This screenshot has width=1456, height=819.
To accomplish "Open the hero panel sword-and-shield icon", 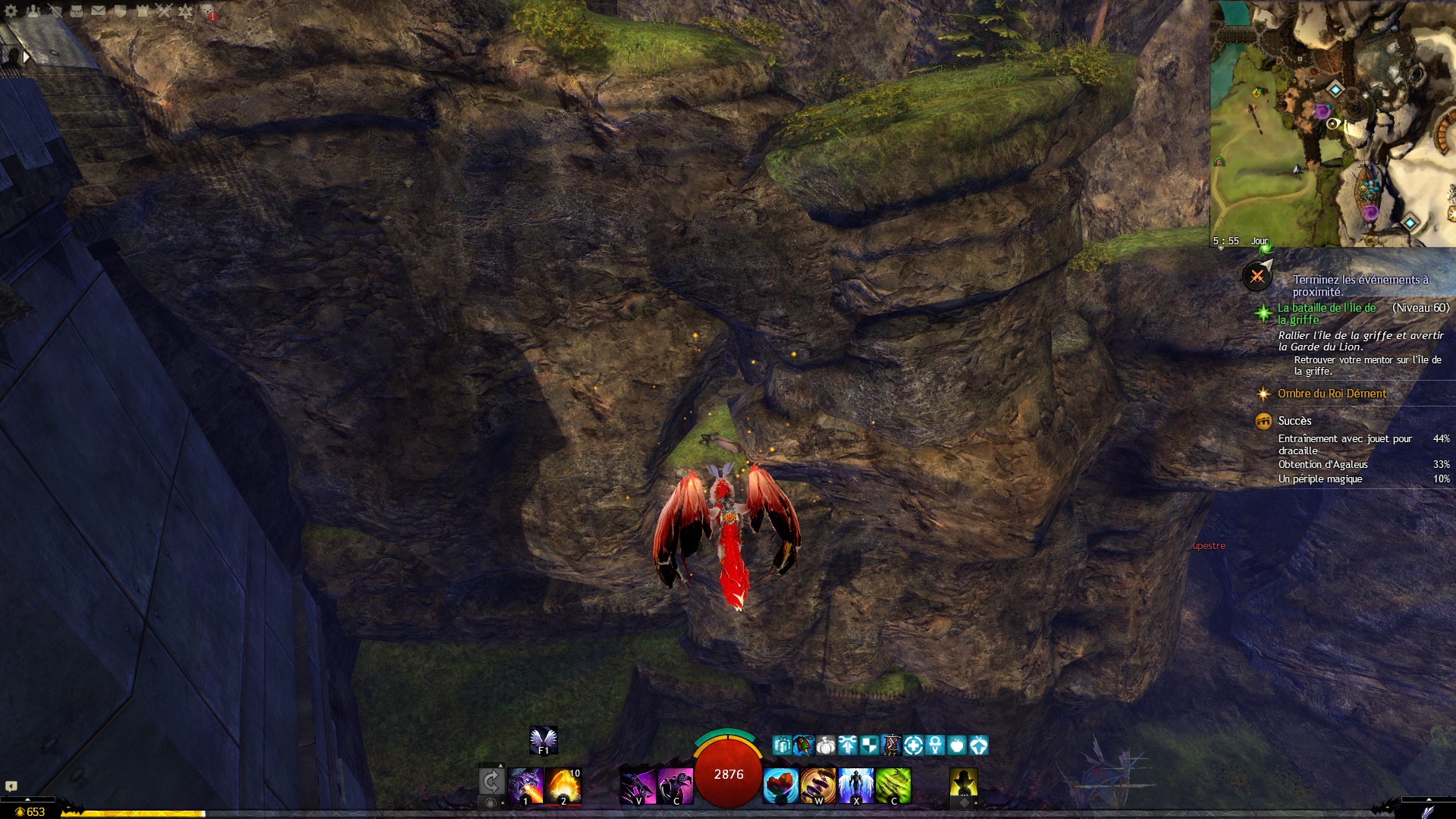I will [55, 11].
